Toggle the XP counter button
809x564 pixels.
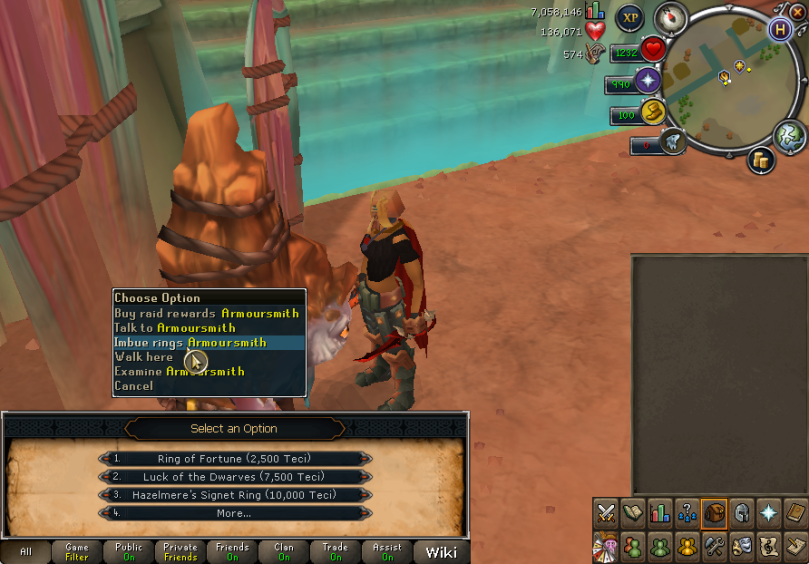point(629,17)
